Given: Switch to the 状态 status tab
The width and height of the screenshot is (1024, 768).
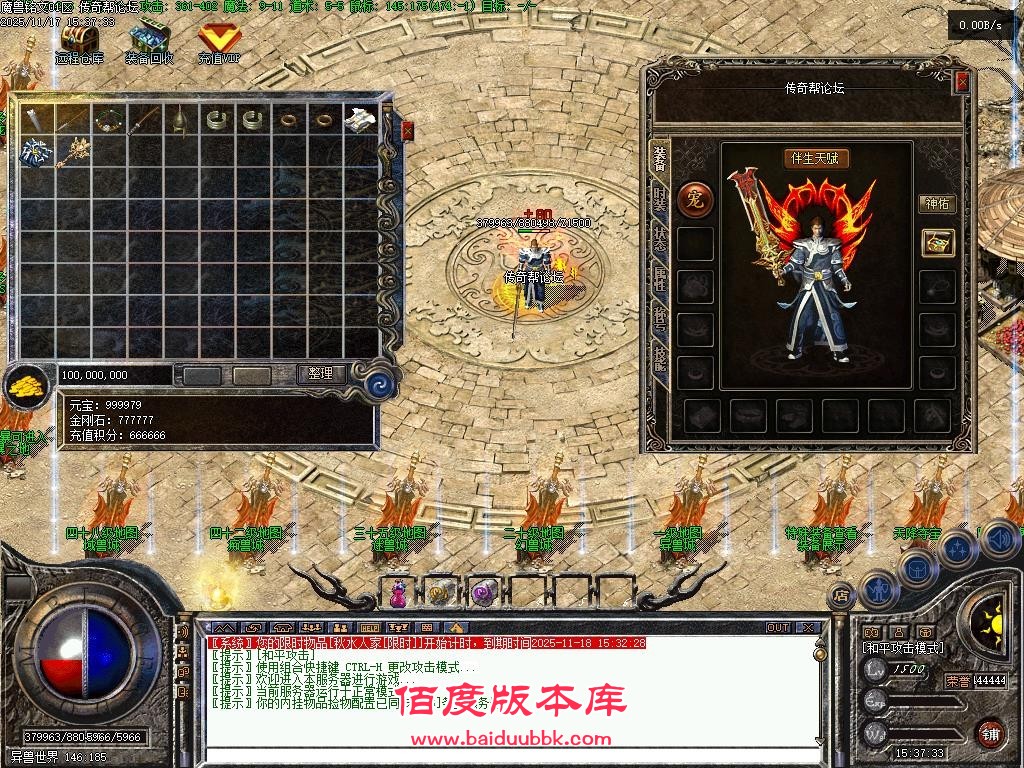Looking at the screenshot, I should pyautogui.click(x=660, y=237).
